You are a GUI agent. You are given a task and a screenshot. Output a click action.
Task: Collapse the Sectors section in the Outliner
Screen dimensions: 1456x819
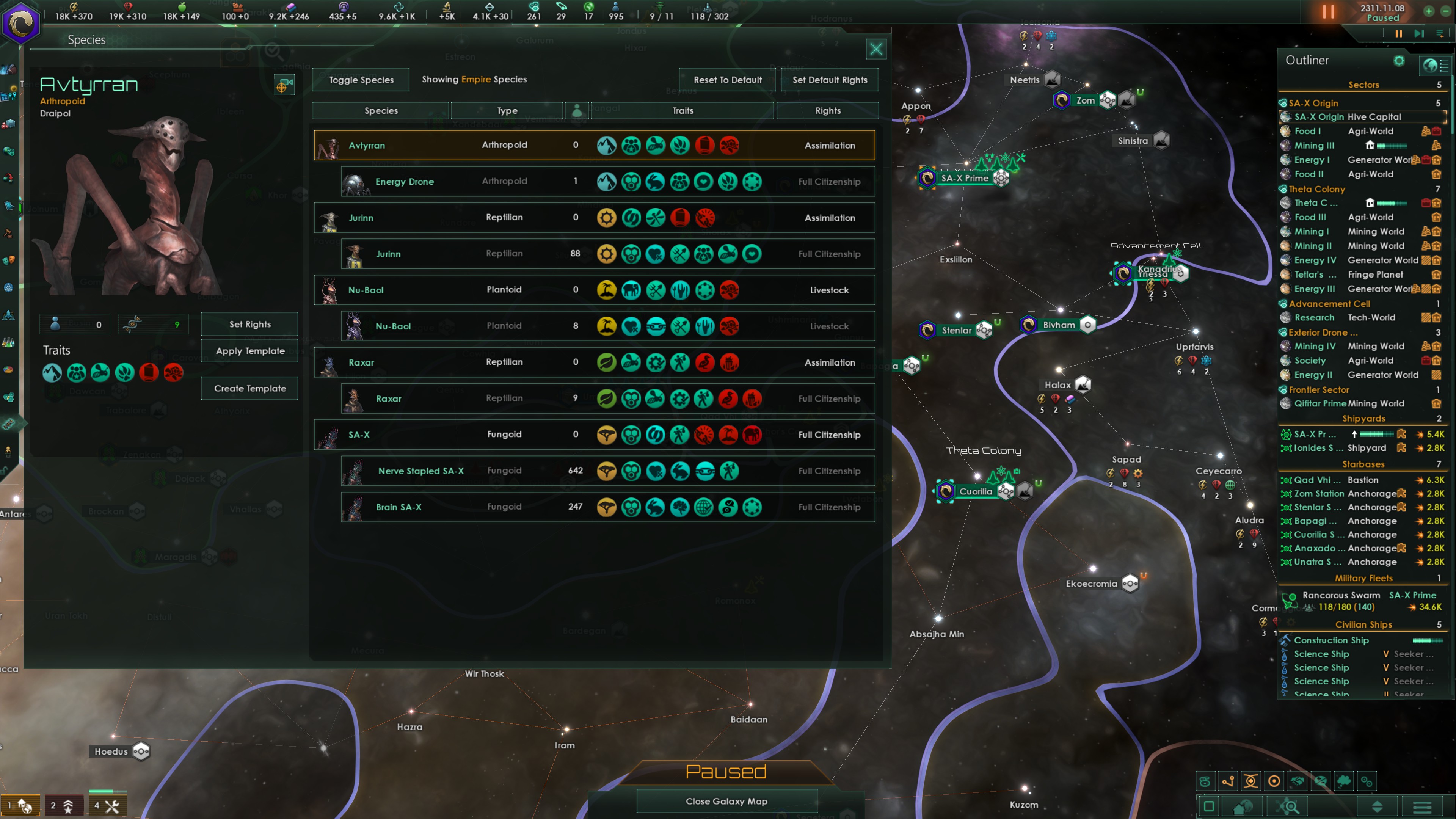pyautogui.click(x=1364, y=84)
